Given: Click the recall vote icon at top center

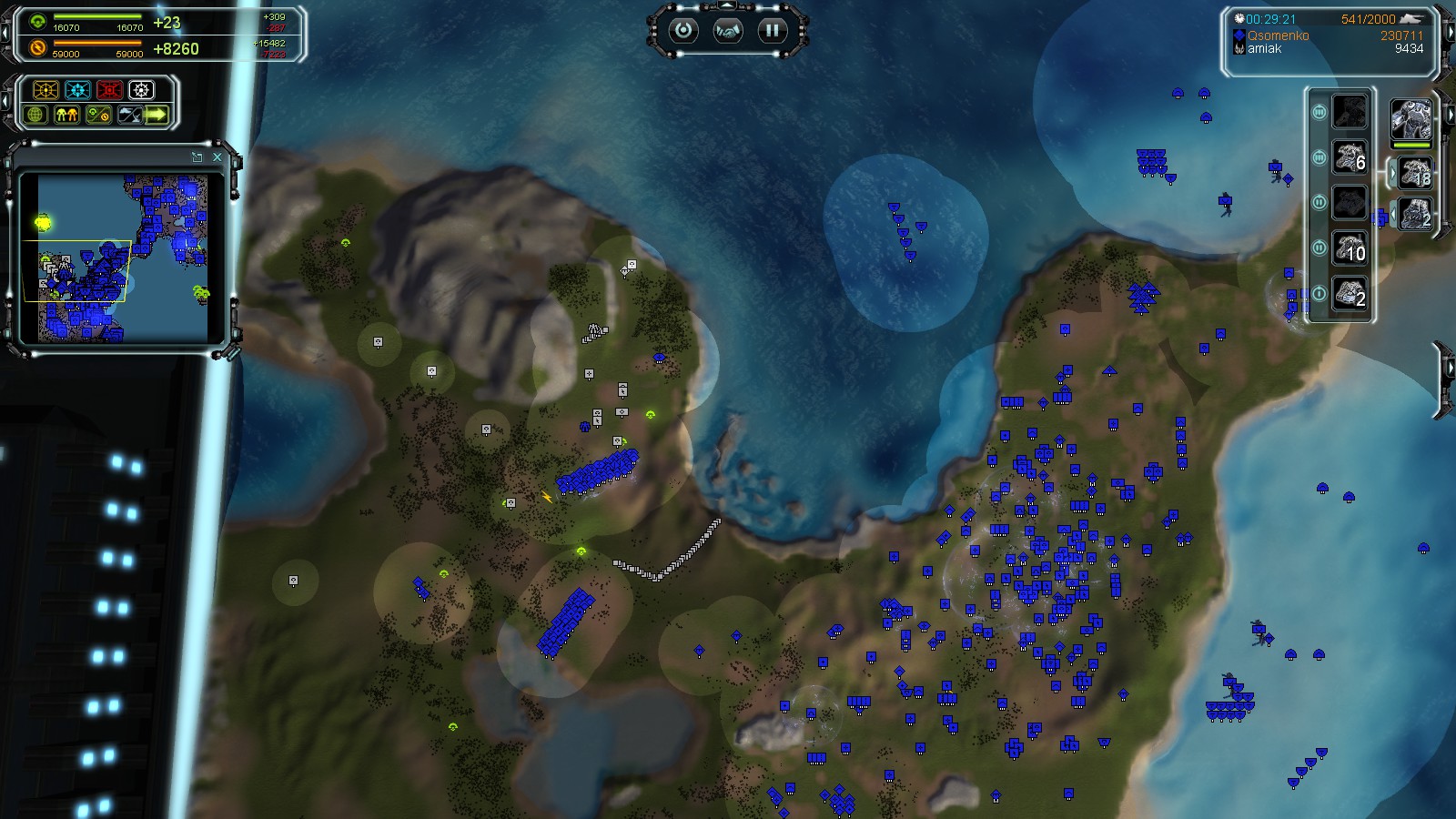Looking at the screenshot, I should coord(683,29).
